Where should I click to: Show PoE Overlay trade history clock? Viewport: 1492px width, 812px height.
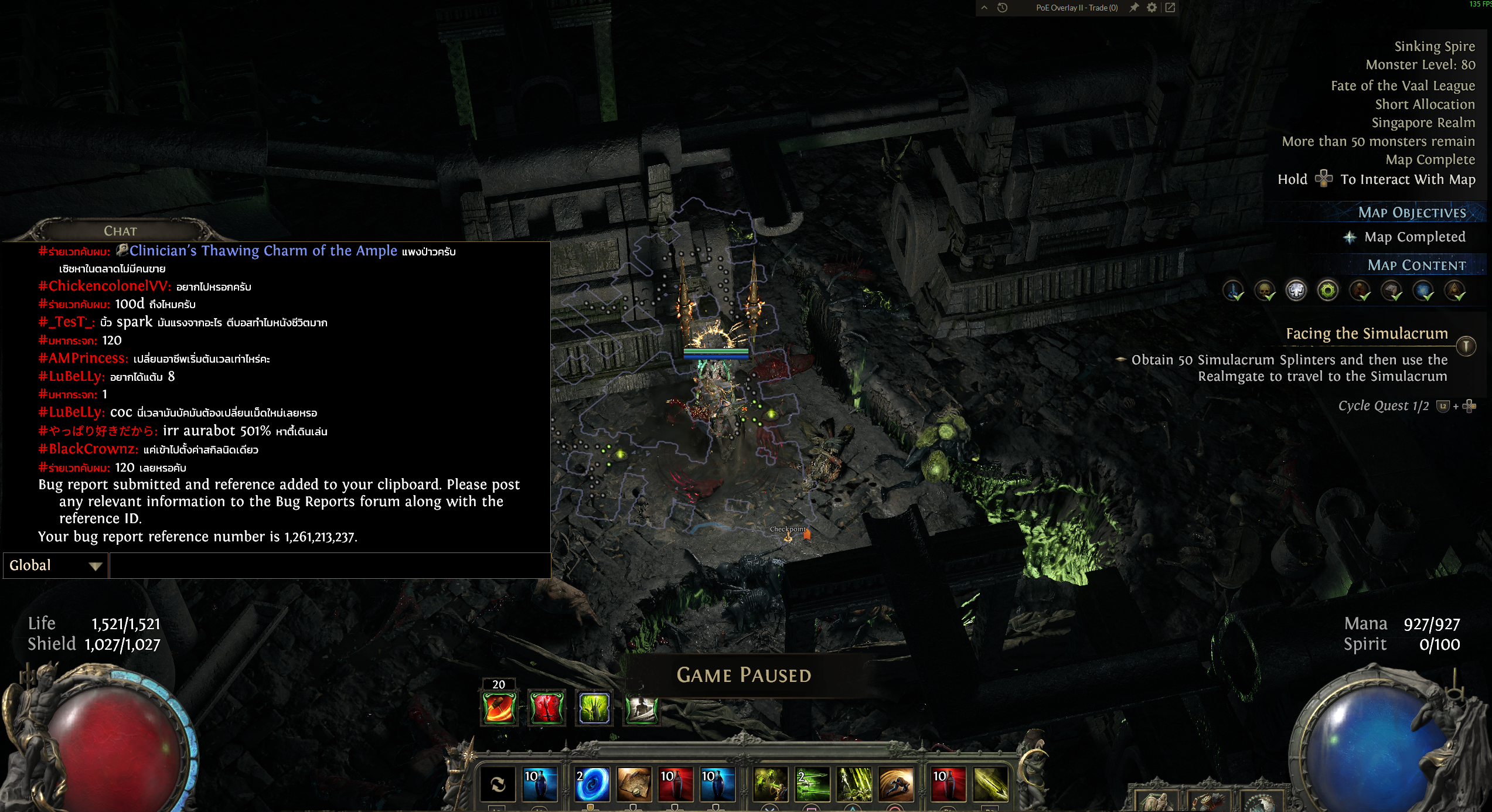coord(1003,8)
